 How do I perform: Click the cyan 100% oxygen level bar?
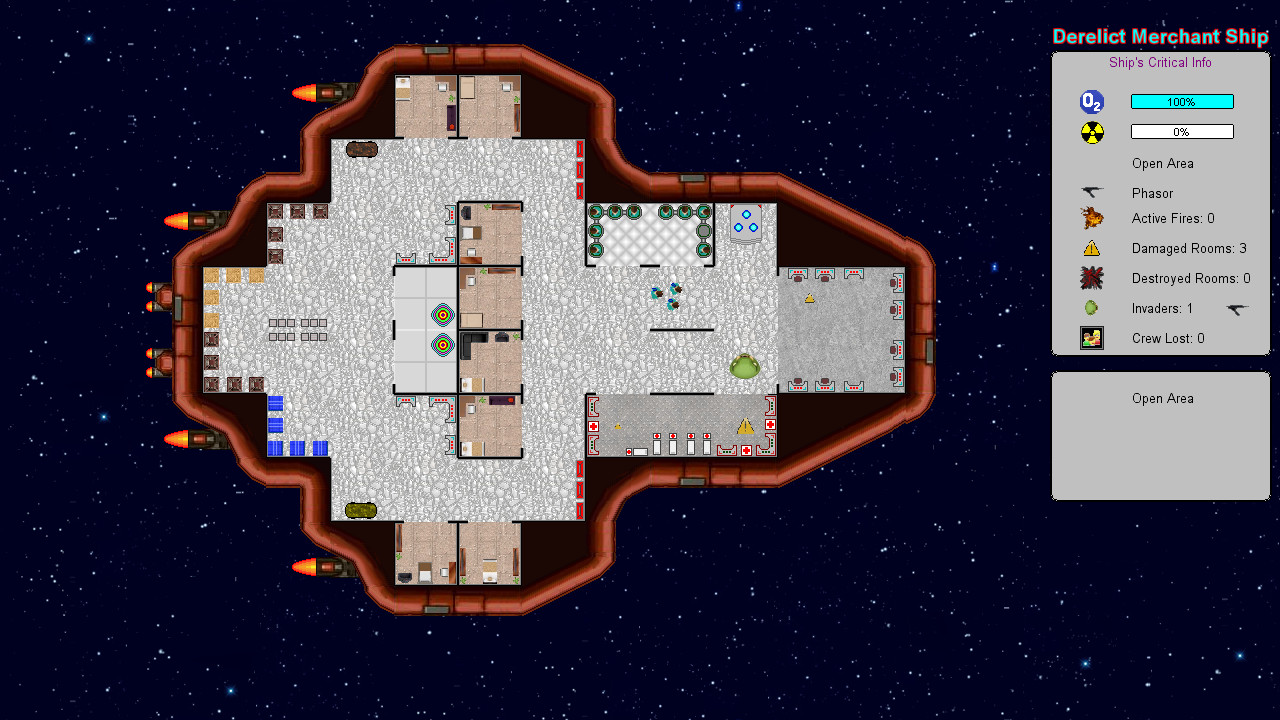[1182, 101]
